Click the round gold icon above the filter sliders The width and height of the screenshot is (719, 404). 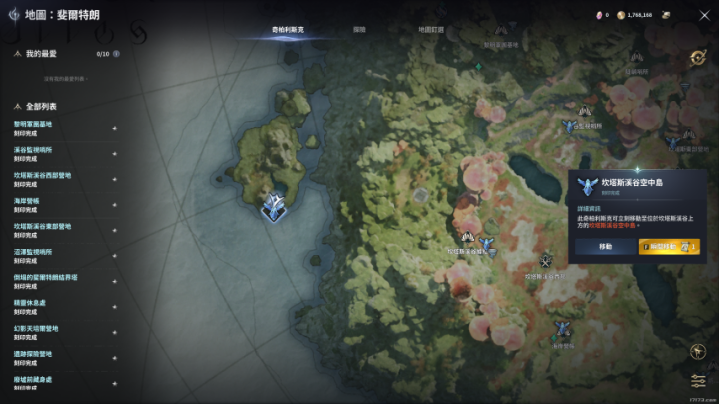[x=698, y=351]
